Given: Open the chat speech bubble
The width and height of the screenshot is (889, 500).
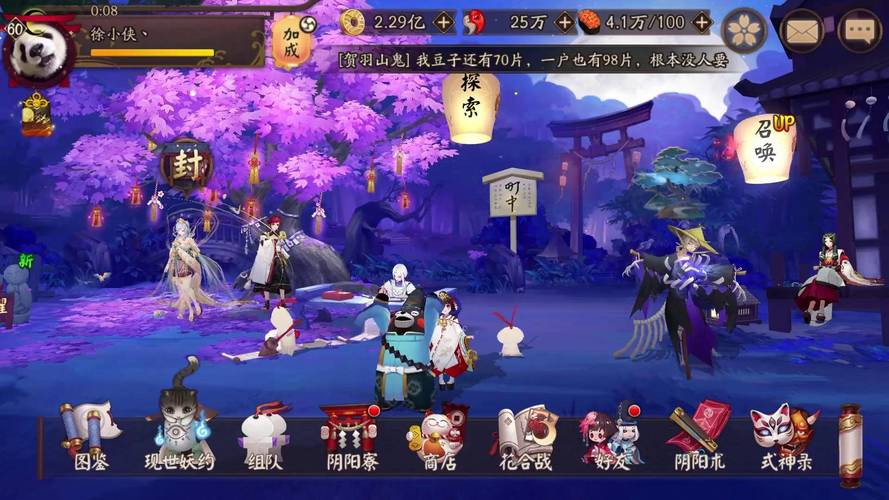Looking at the screenshot, I should [x=859, y=32].
